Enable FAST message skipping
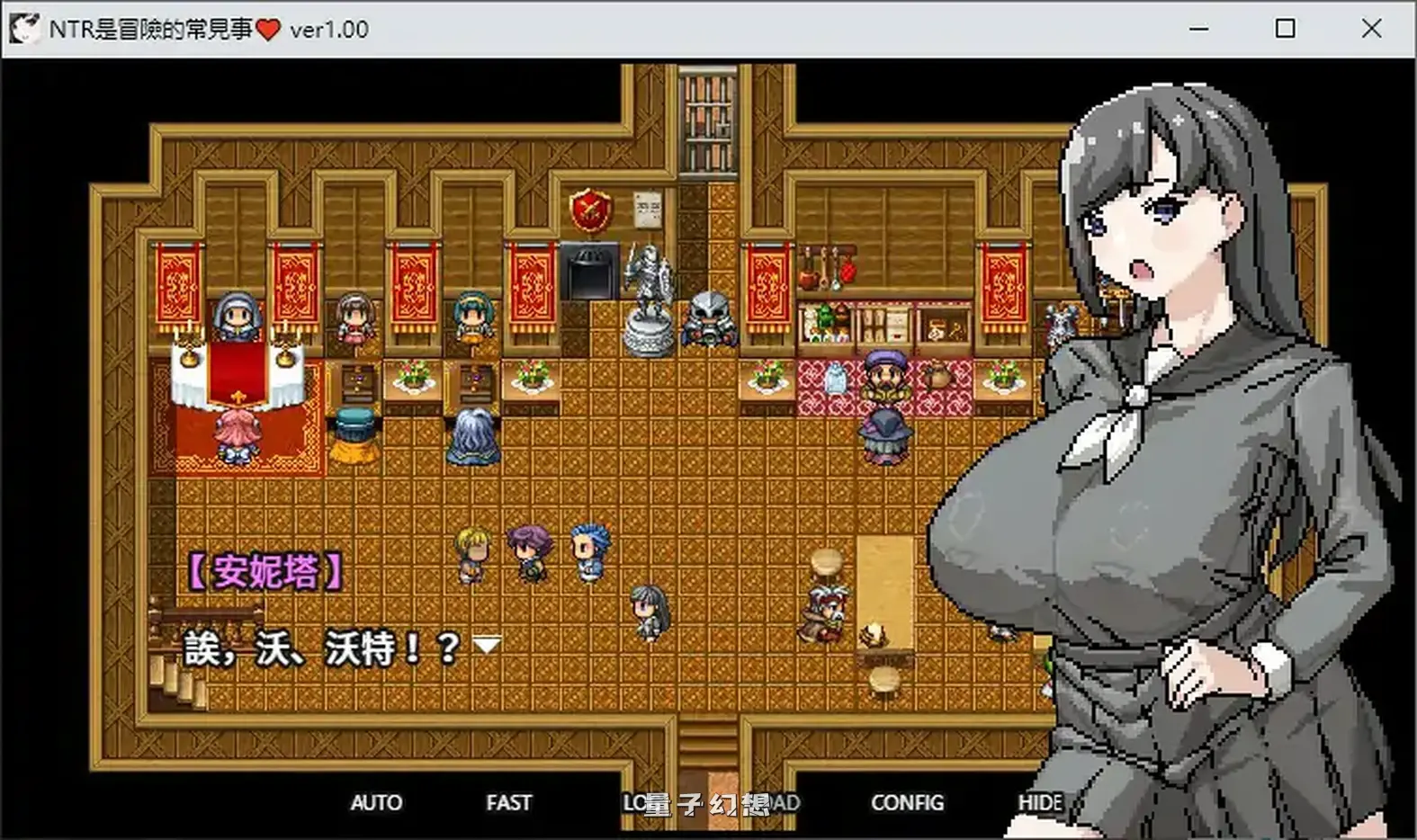The image size is (1417, 840). (508, 802)
